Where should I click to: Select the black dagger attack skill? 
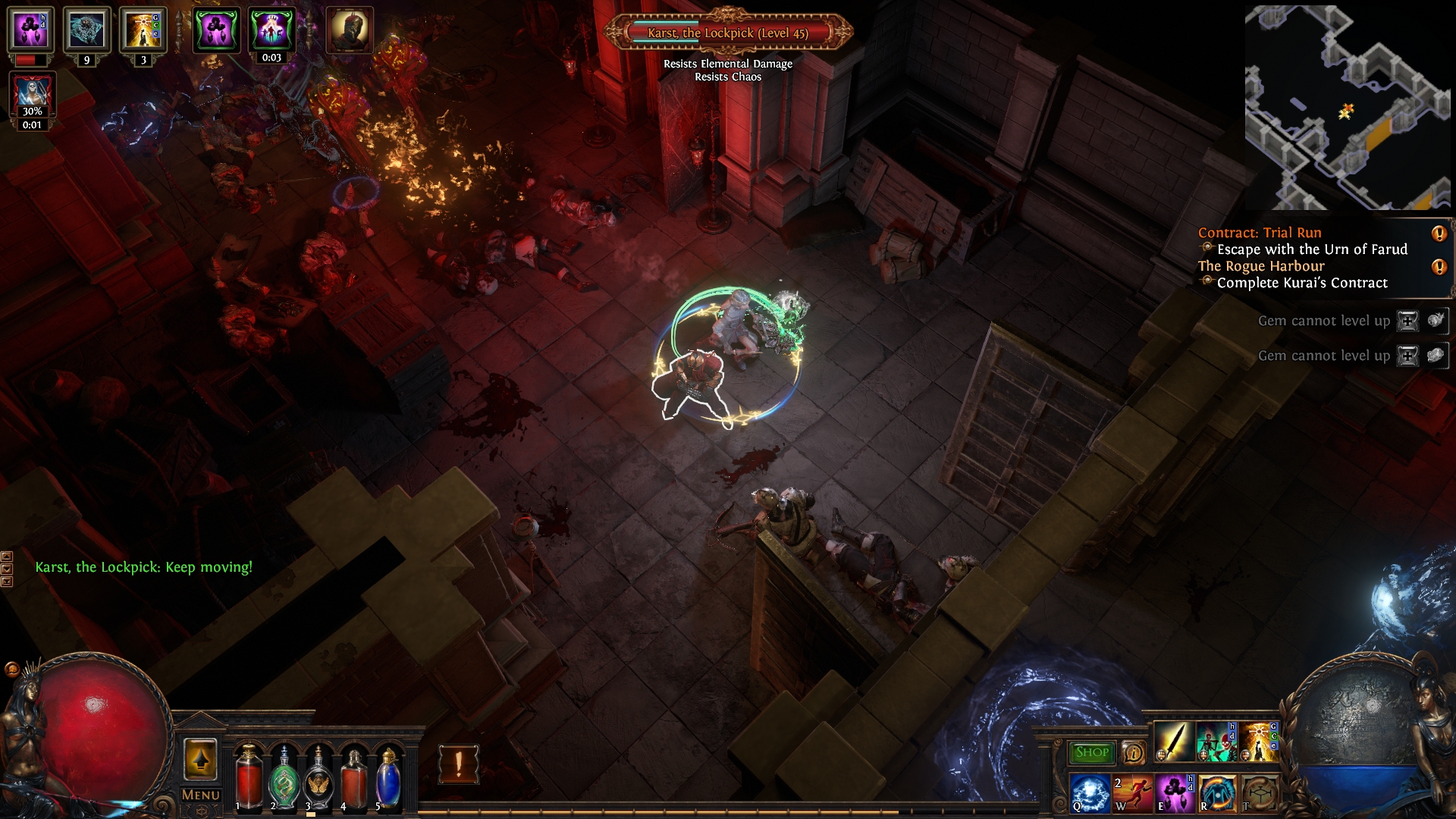point(1173,741)
